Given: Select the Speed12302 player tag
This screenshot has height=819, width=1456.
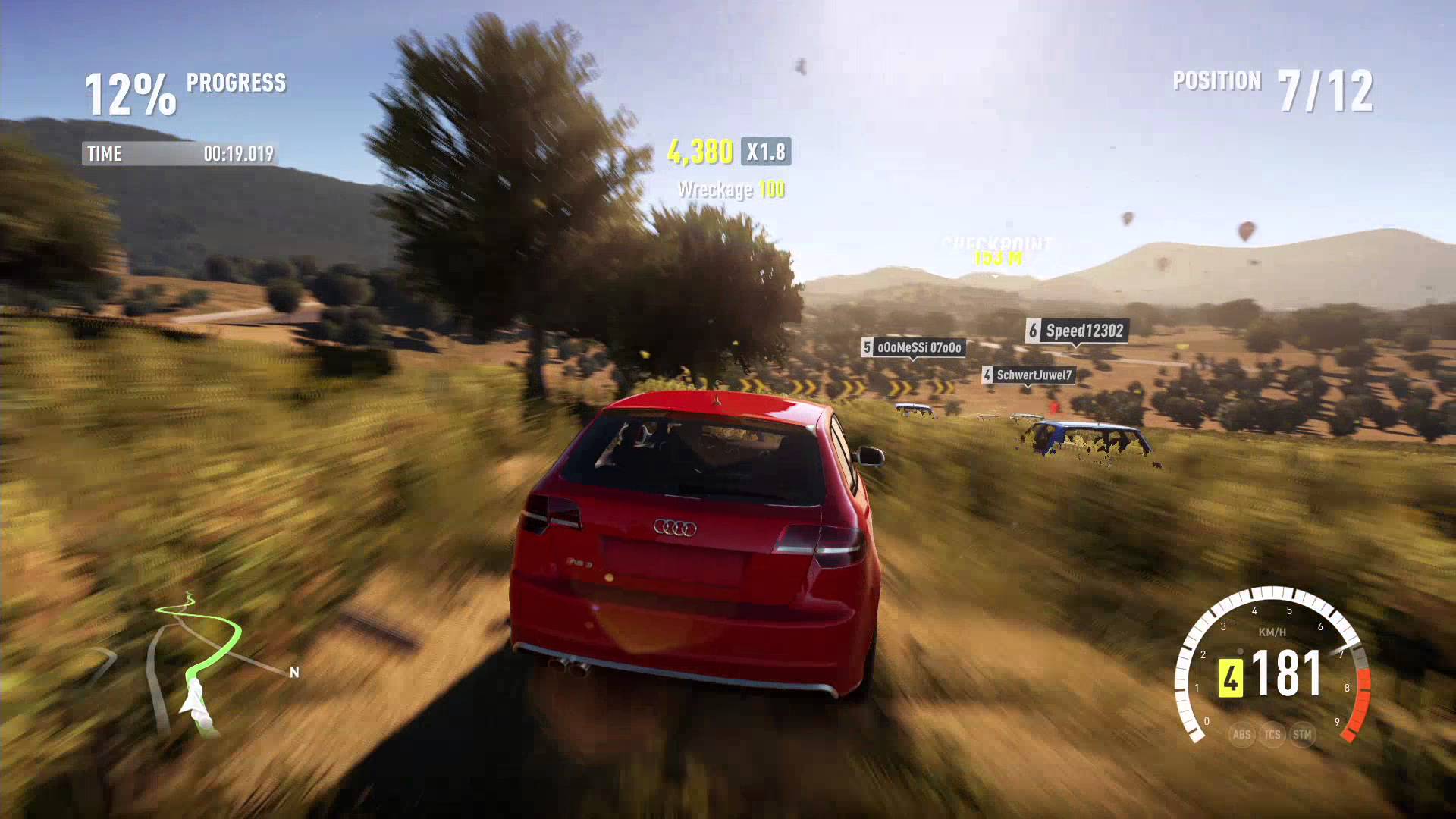Looking at the screenshot, I should (1077, 331).
